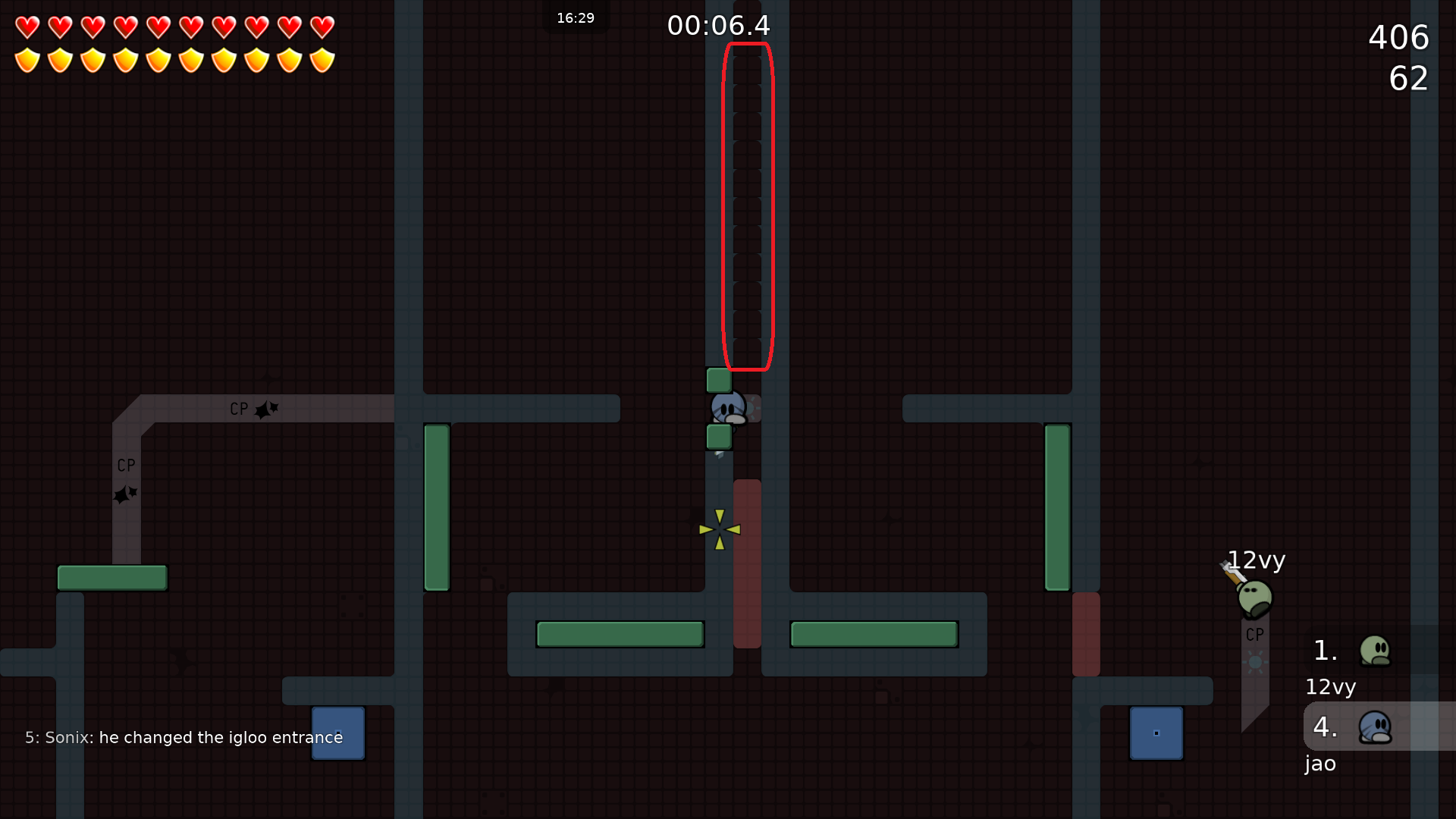
Task: Click the first red heart icon
Action: (27, 27)
